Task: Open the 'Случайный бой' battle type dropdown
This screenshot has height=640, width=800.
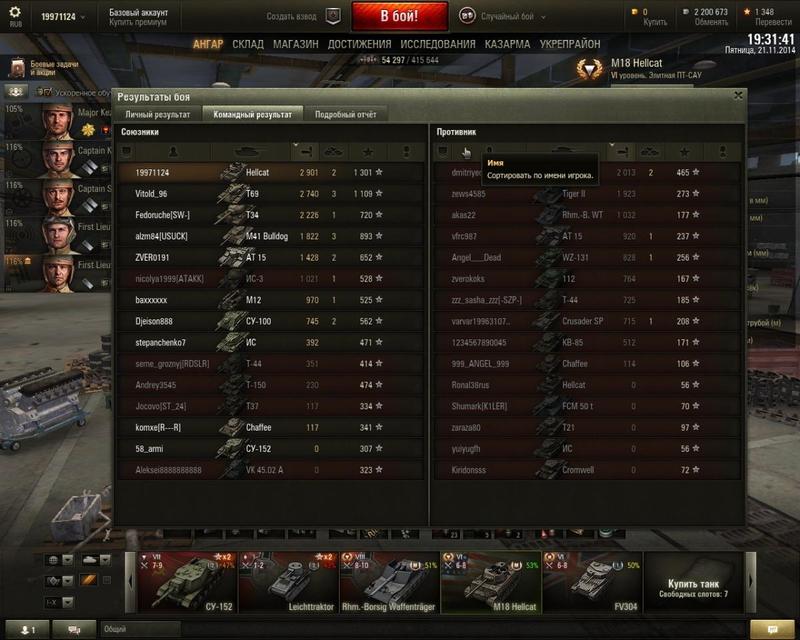Action: [x=505, y=16]
